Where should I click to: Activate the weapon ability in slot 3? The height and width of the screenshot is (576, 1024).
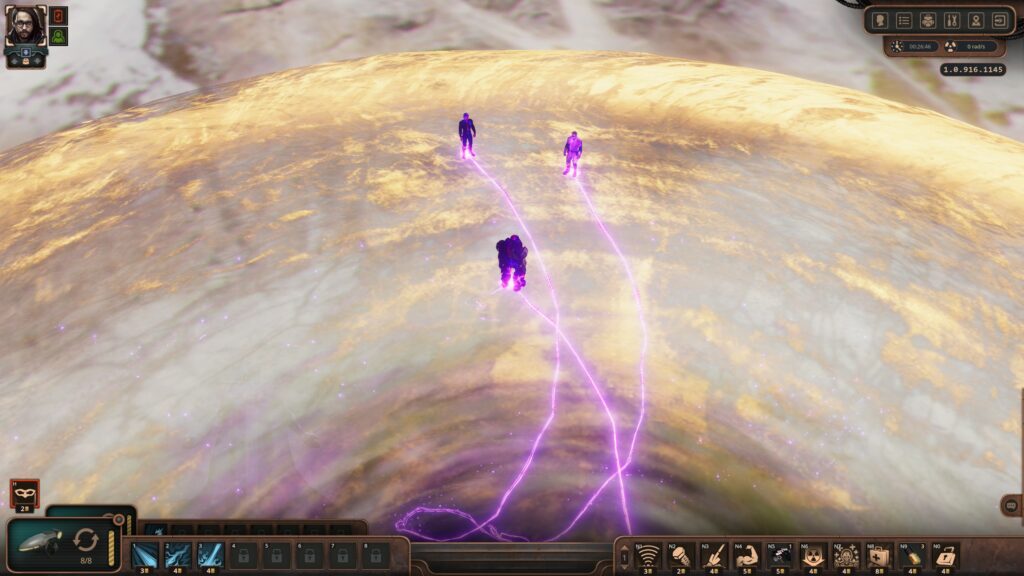pos(210,554)
